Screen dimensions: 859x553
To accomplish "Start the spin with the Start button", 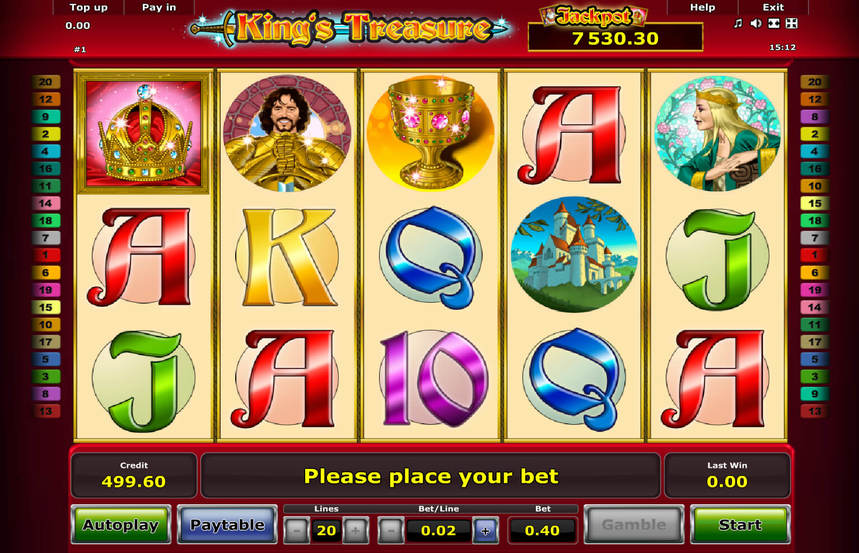I will click(x=739, y=524).
